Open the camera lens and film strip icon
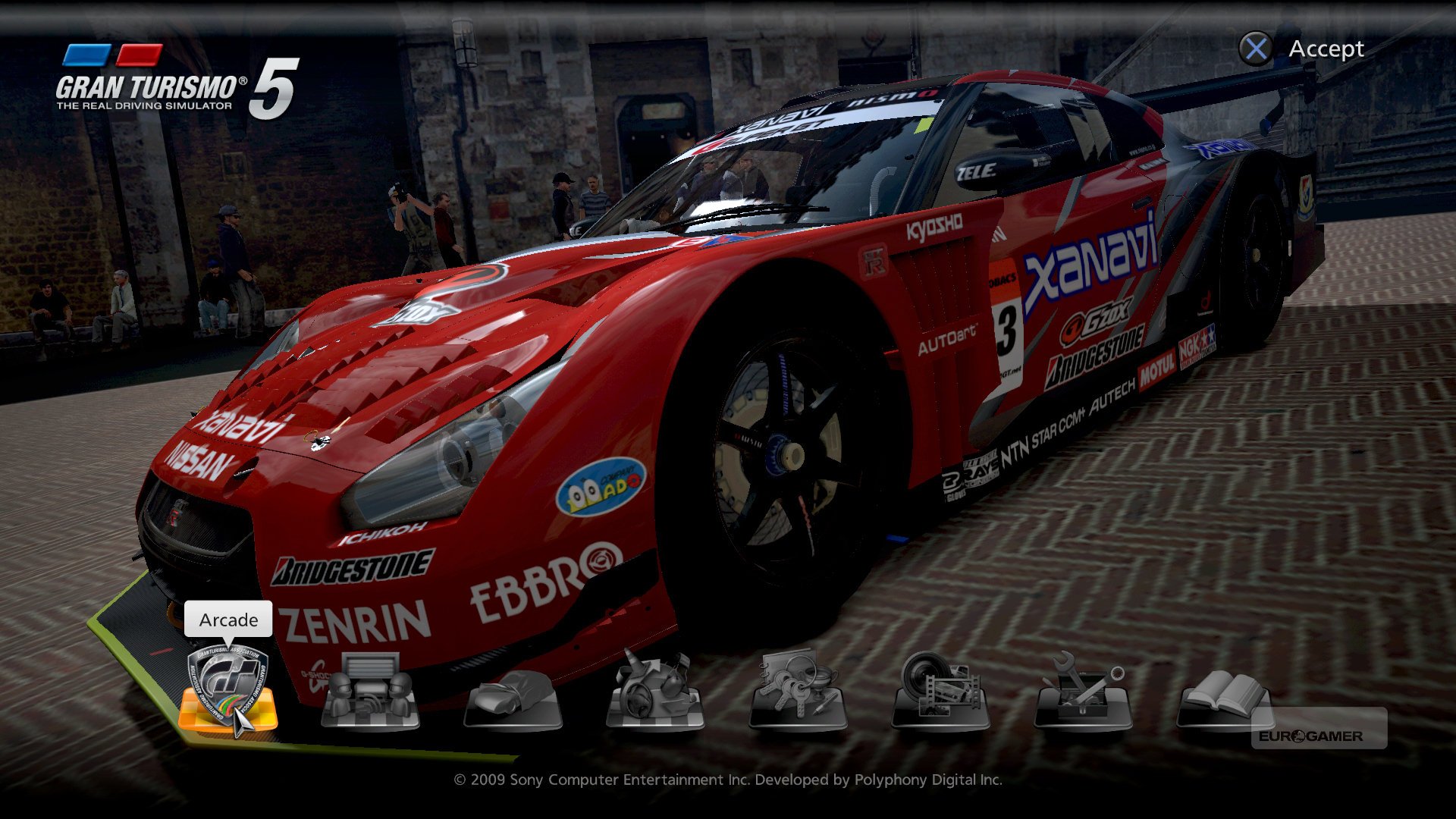This screenshot has height=819, width=1456. point(940,690)
